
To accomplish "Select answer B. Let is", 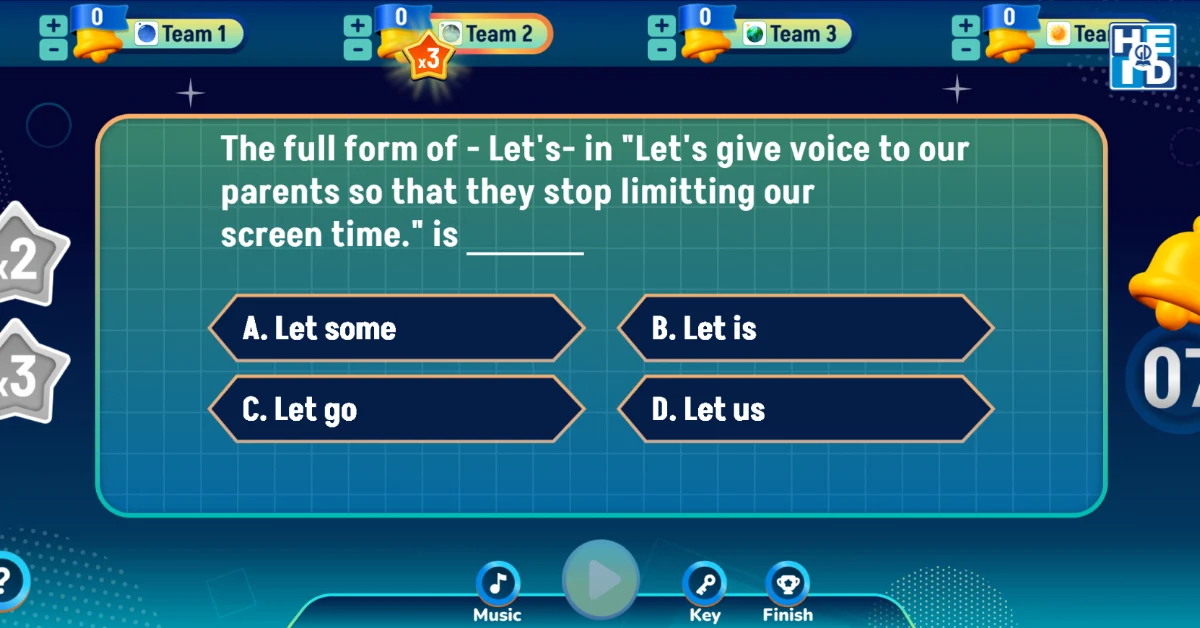I will pyautogui.click(x=805, y=328).
